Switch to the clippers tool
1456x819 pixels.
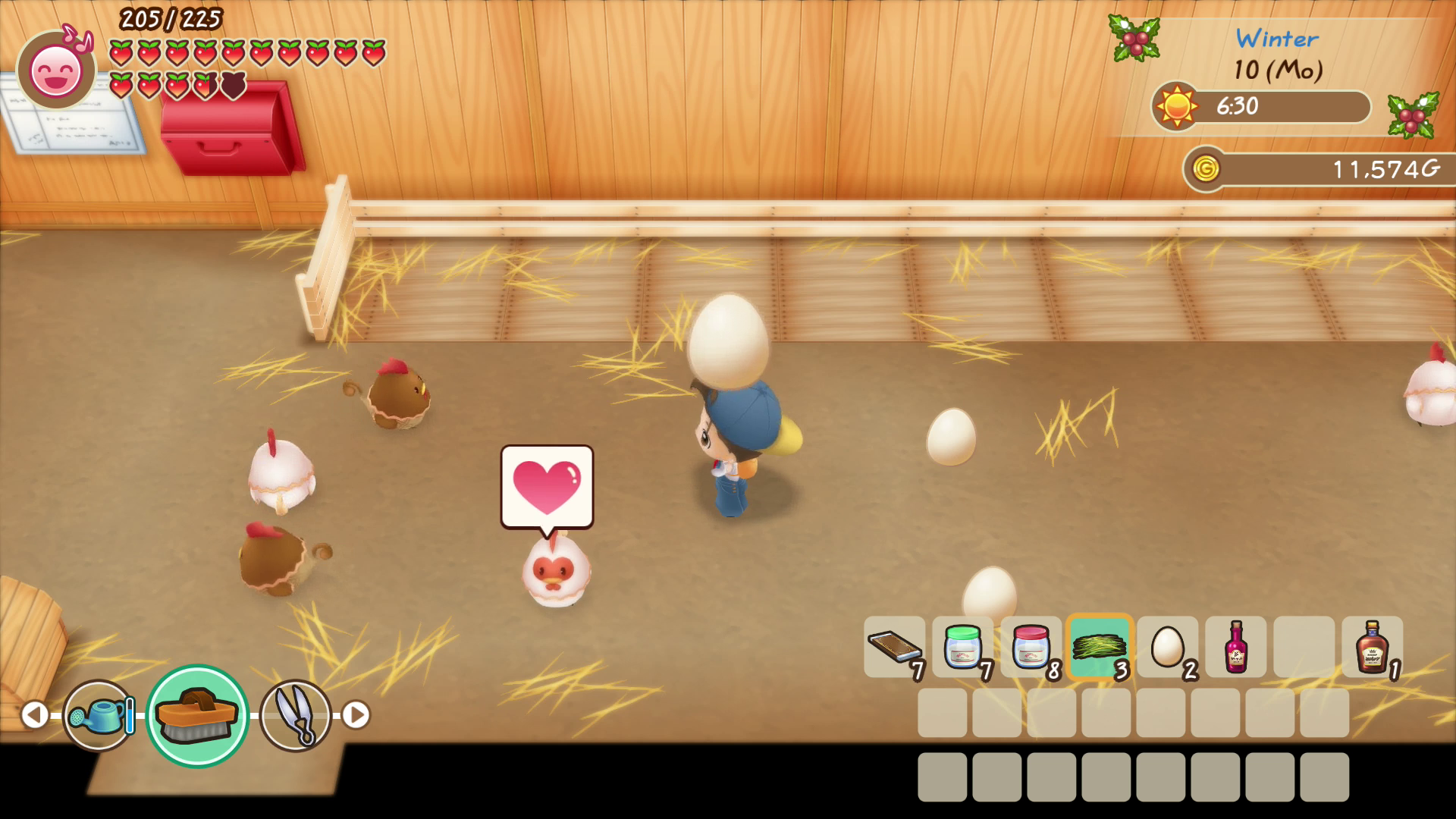295,715
